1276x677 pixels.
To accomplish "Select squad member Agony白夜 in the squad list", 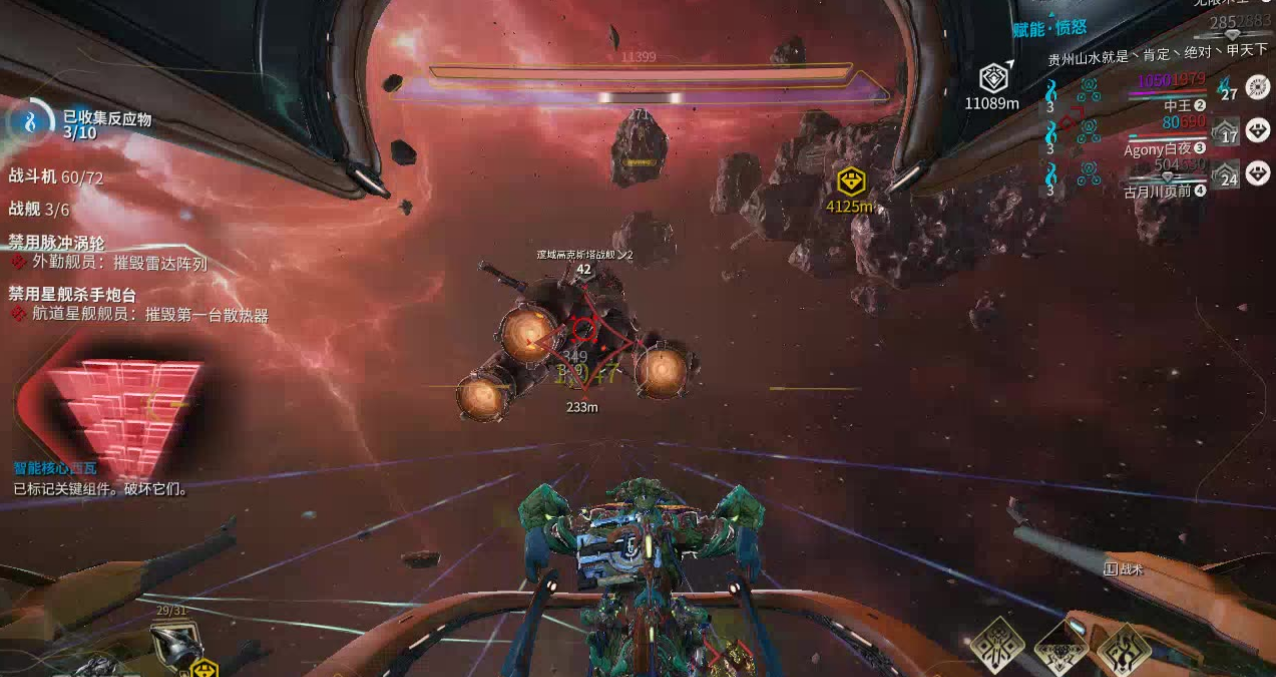I will tap(1164, 149).
